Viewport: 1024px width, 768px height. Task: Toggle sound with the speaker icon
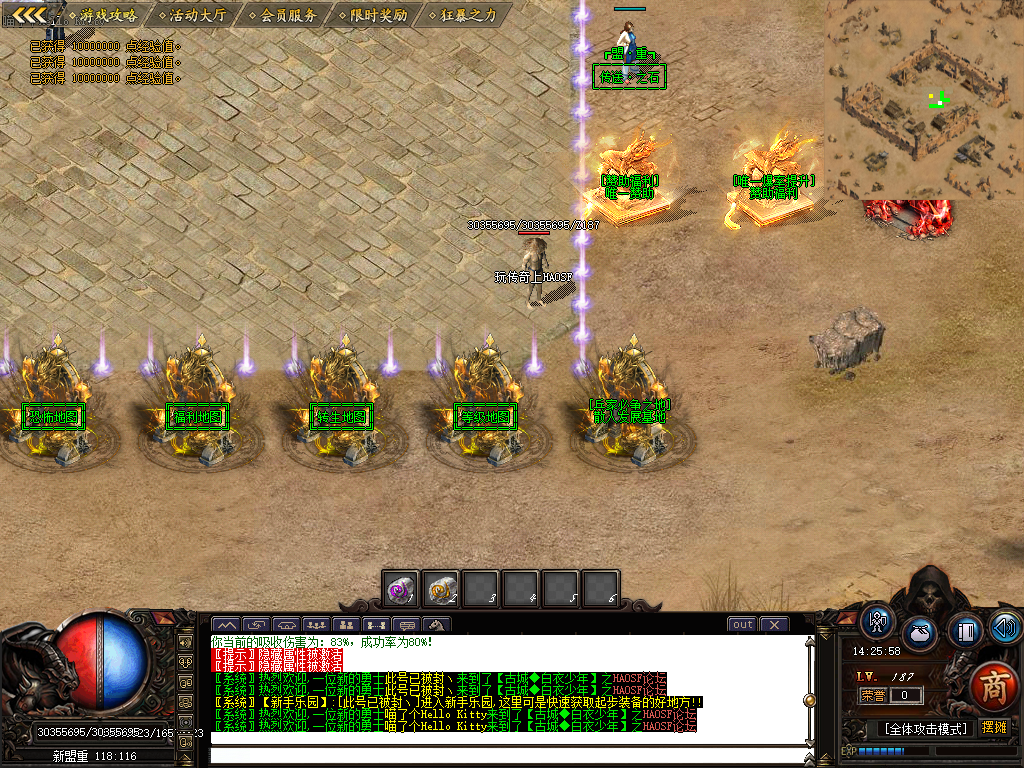coord(1005,628)
